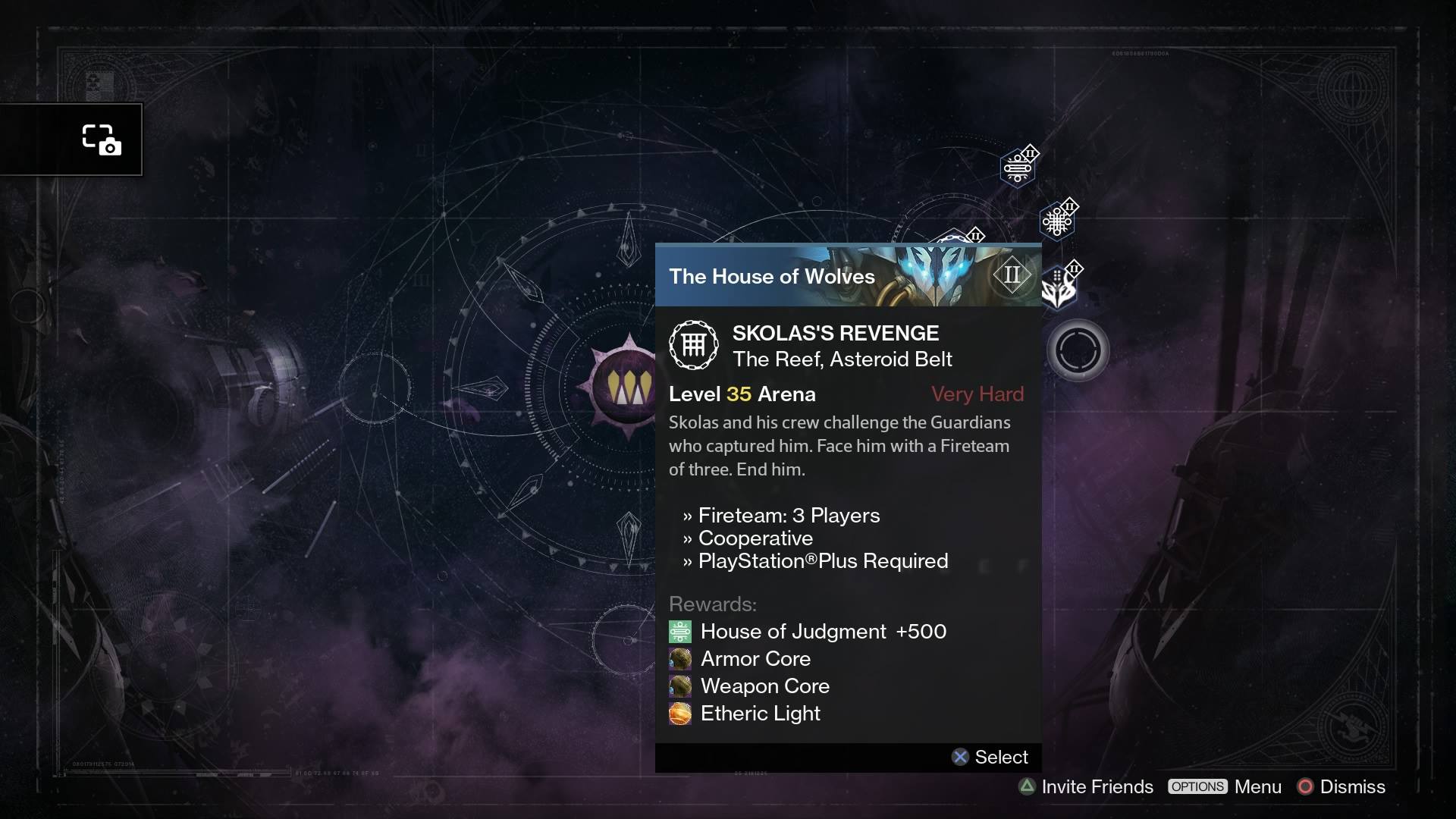The height and width of the screenshot is (819, 1456).
Task: Open the Prison of Elders node with the roller emblem
Action: (x=1018, y=168)
